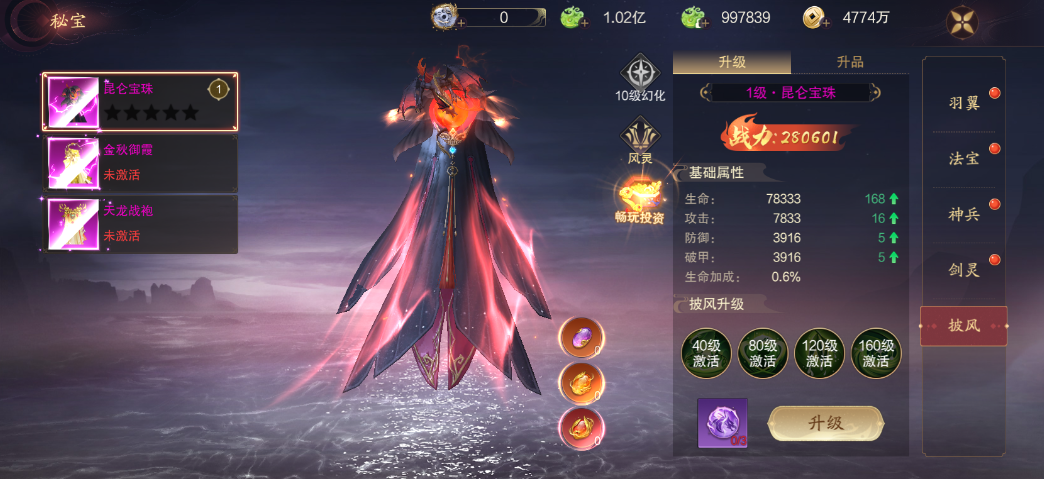Select the 80级激活 node

[x=763, y=353]
